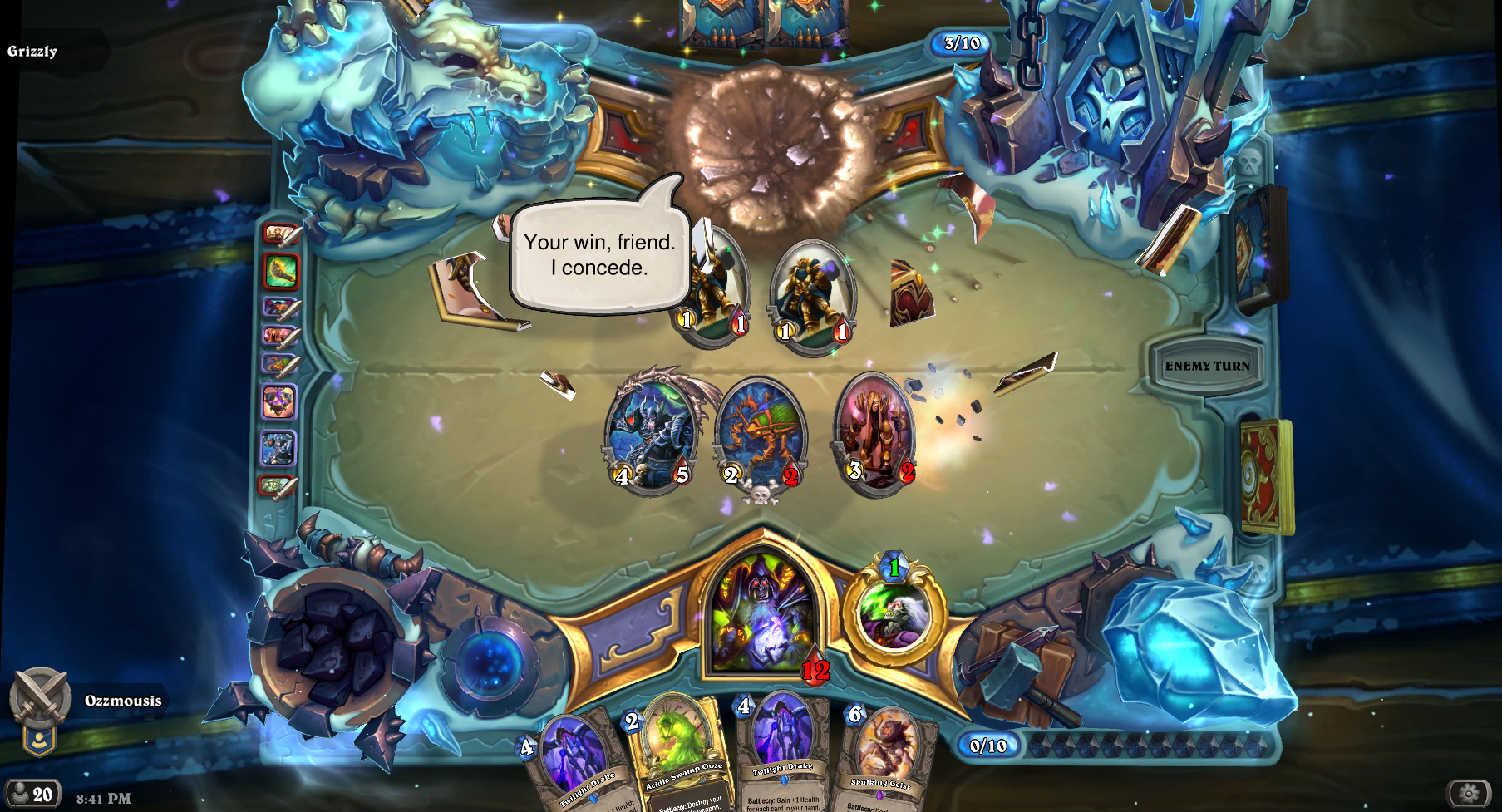
Task: Open the game settings gear menu
Action: point(1469,794)
